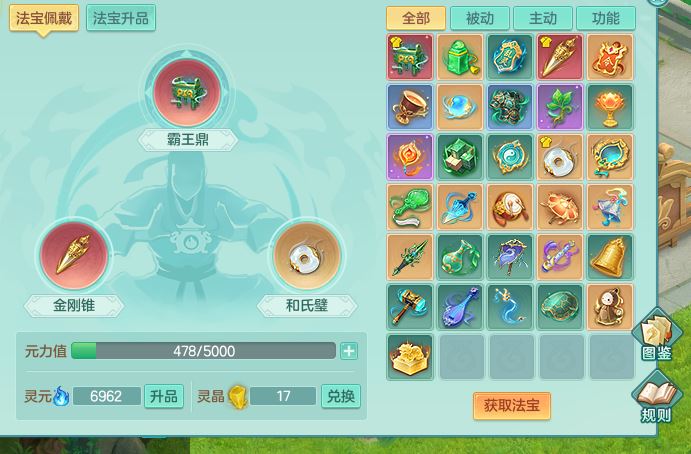Open the 功能 filter tab
Image resolution: width=691 pixels, height=454 pixels.
coord(605,18)
